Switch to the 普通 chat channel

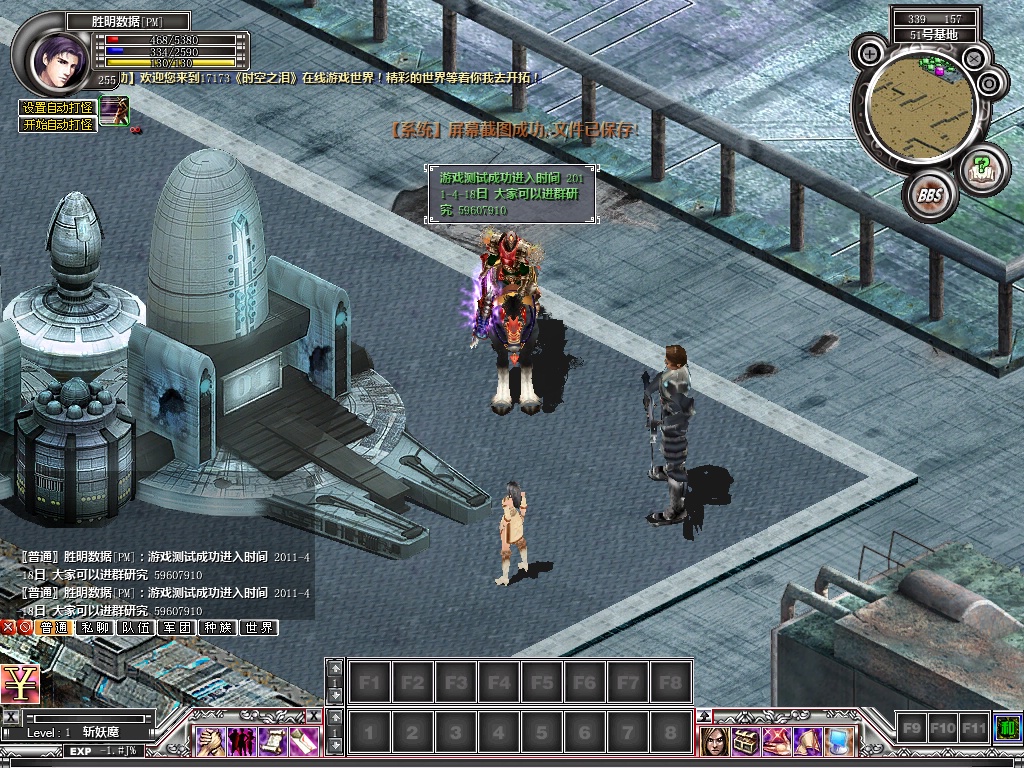(x=54, y=628)
